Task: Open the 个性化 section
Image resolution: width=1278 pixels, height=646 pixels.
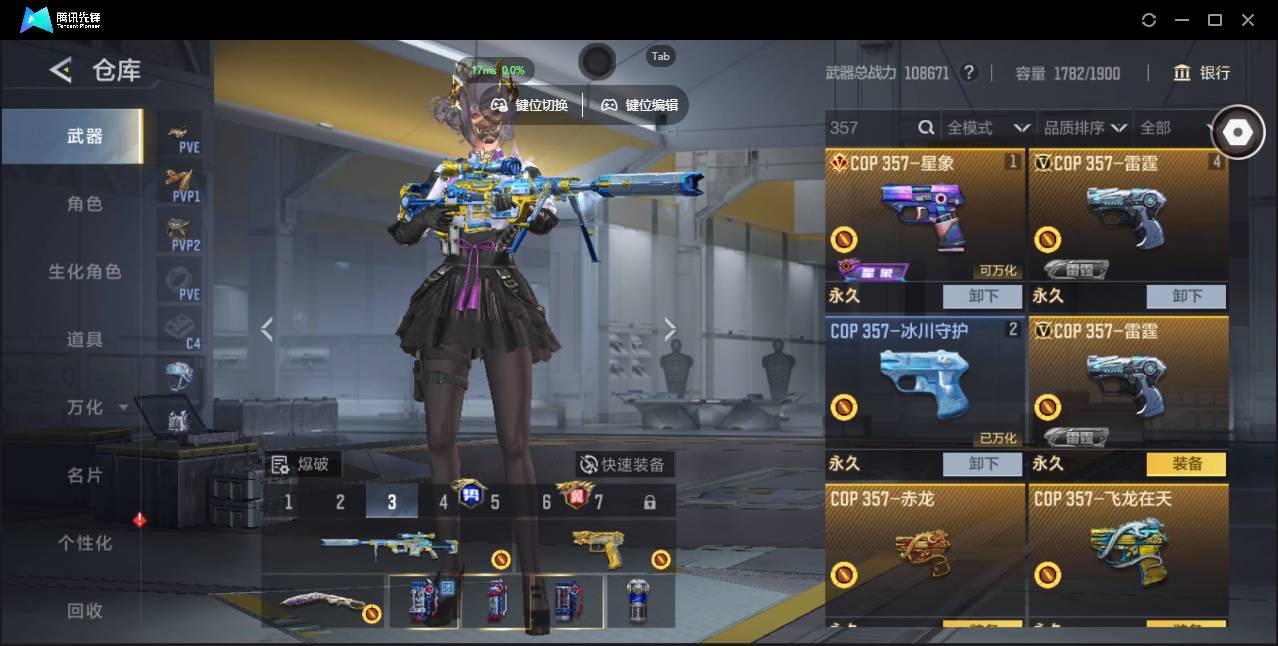Action: [x=84, y=543]
